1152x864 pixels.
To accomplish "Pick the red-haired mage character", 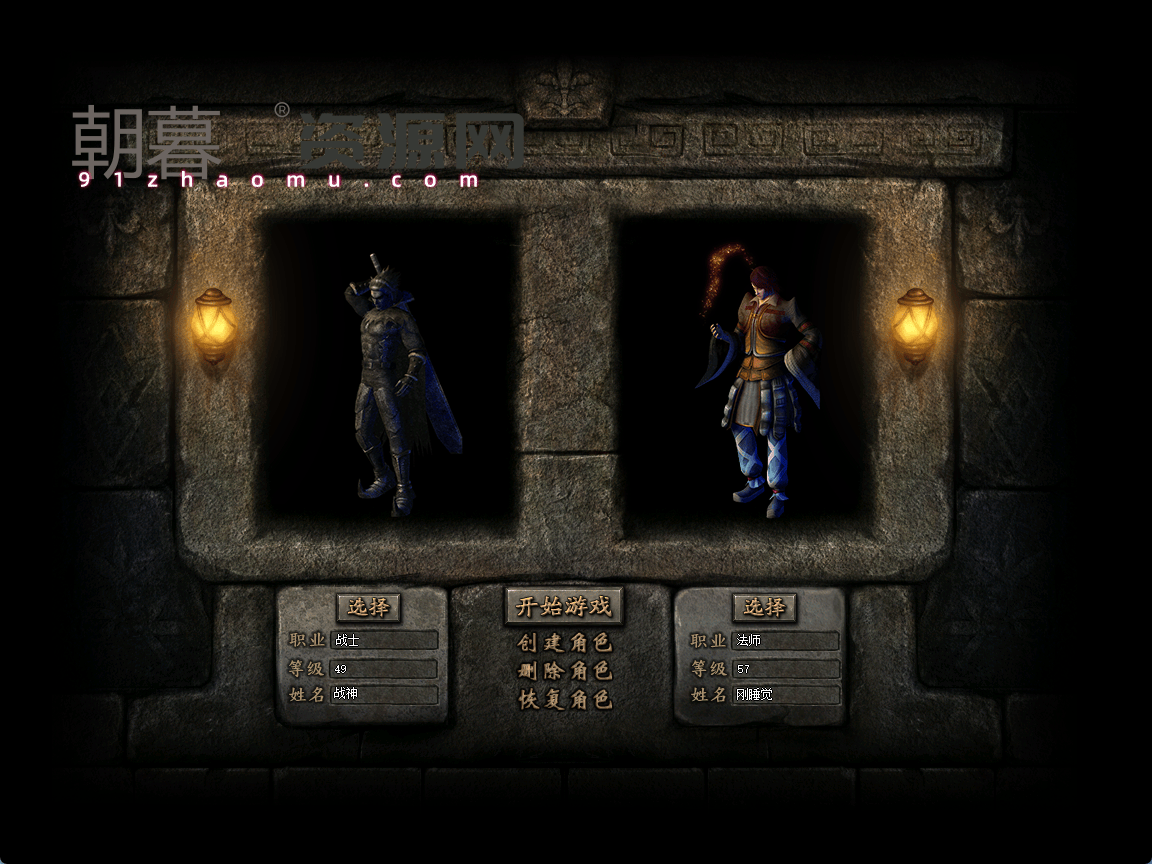I will [x=760, y=385].
